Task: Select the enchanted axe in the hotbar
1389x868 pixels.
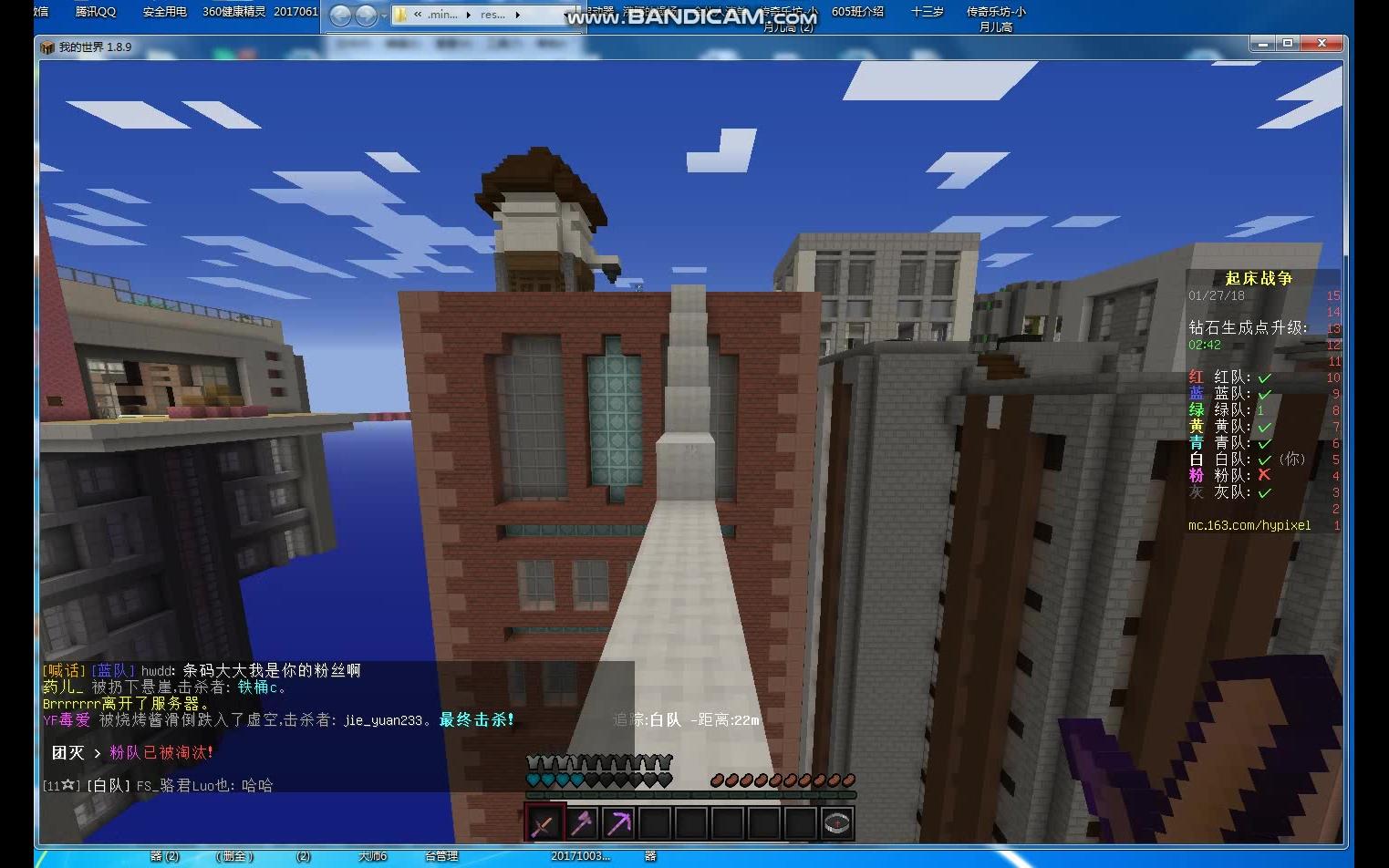Action: pos(581,823)
